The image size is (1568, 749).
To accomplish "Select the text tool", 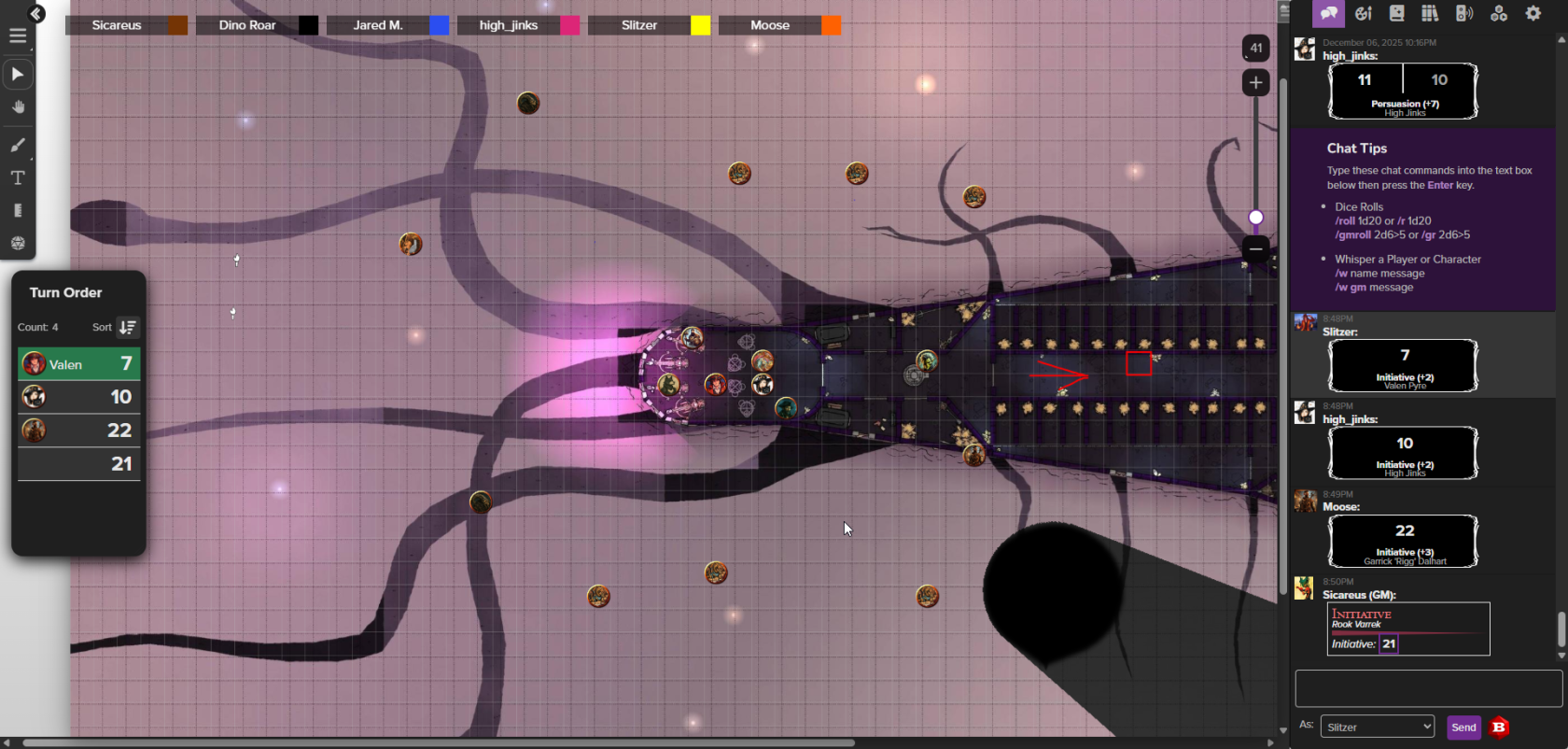I will click(18, 177).
